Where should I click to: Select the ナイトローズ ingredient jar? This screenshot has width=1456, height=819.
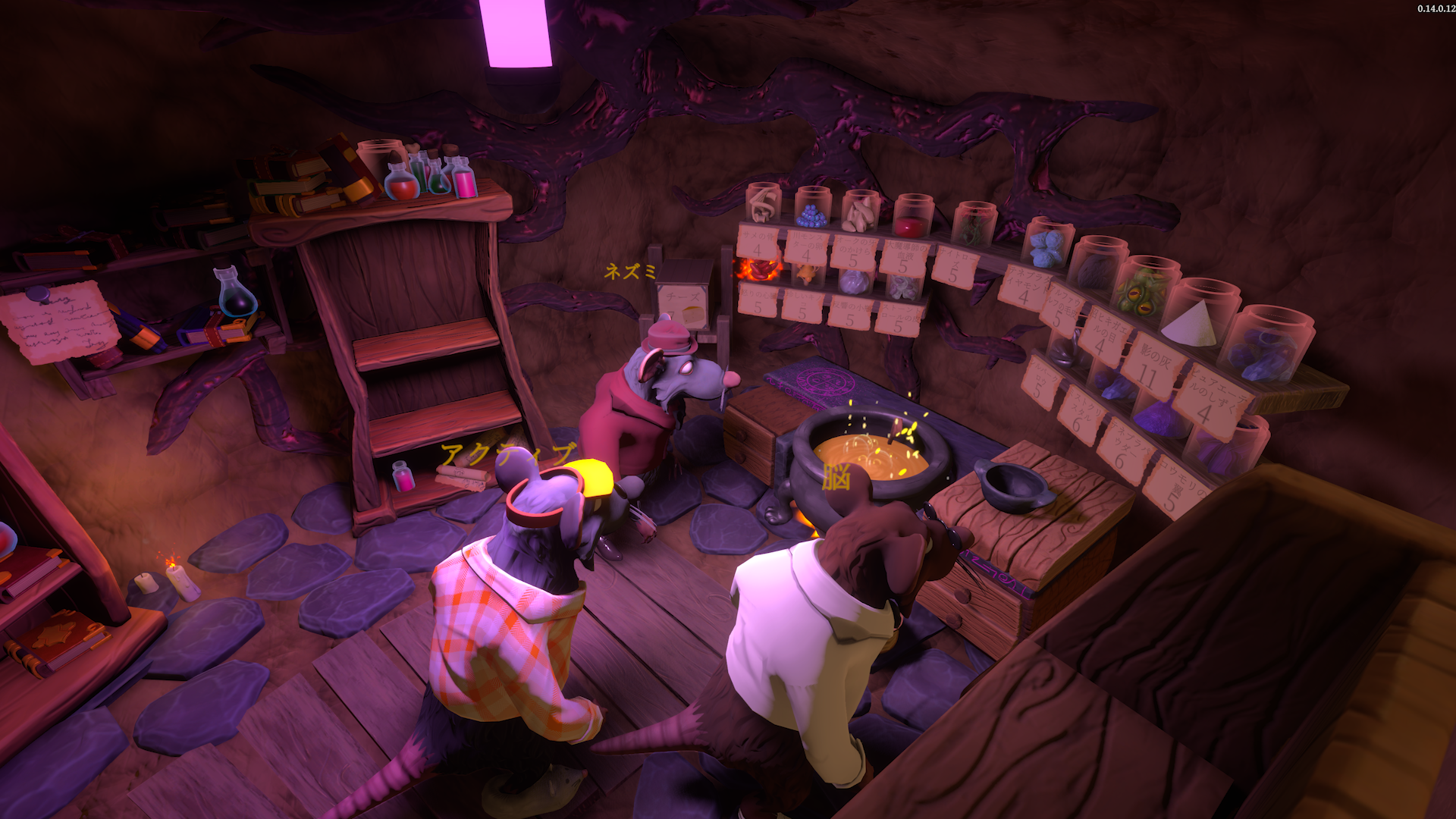coord(974,223)
